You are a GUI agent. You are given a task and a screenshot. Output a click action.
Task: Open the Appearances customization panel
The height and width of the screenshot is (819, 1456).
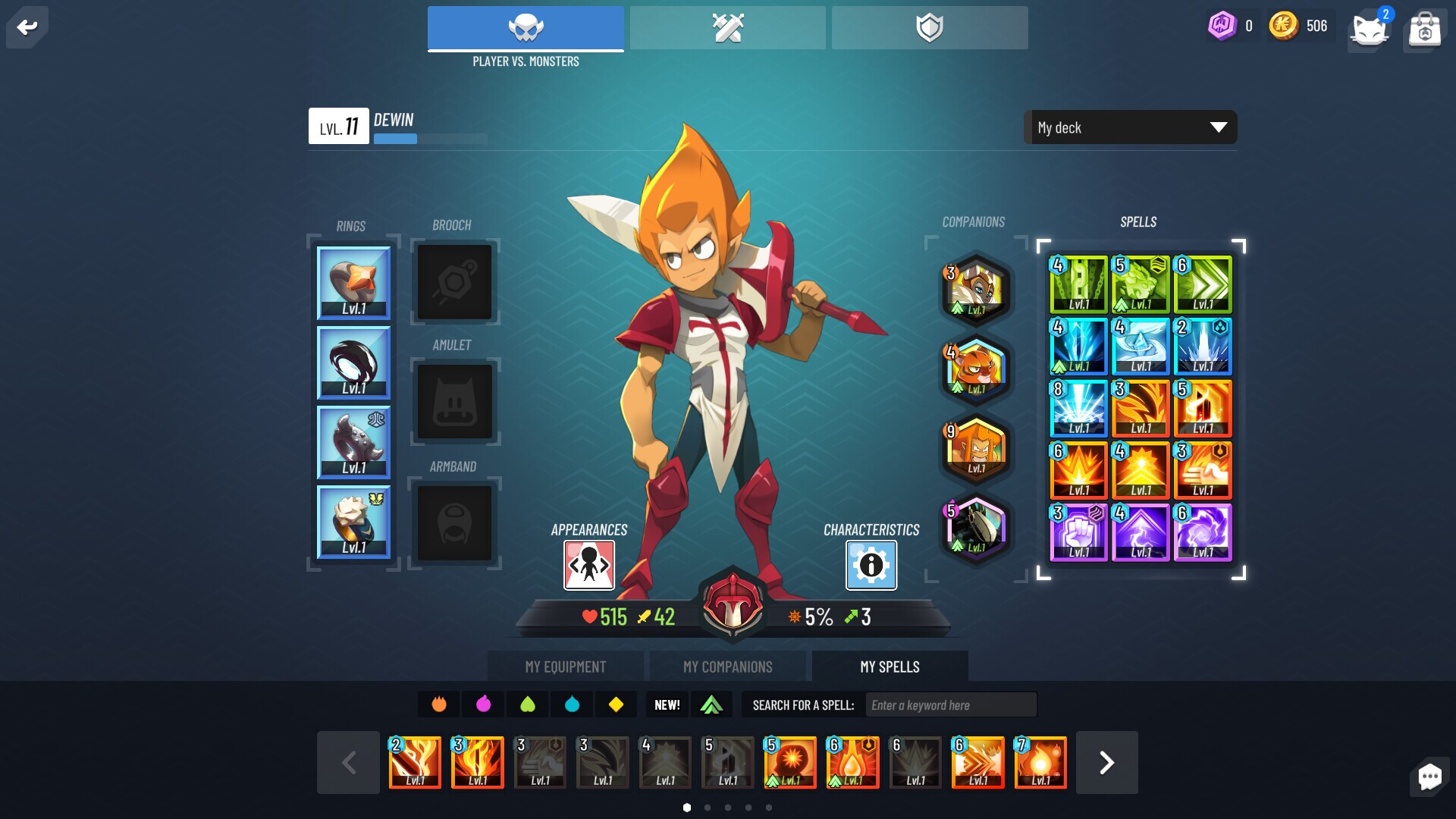pos(588,565)
